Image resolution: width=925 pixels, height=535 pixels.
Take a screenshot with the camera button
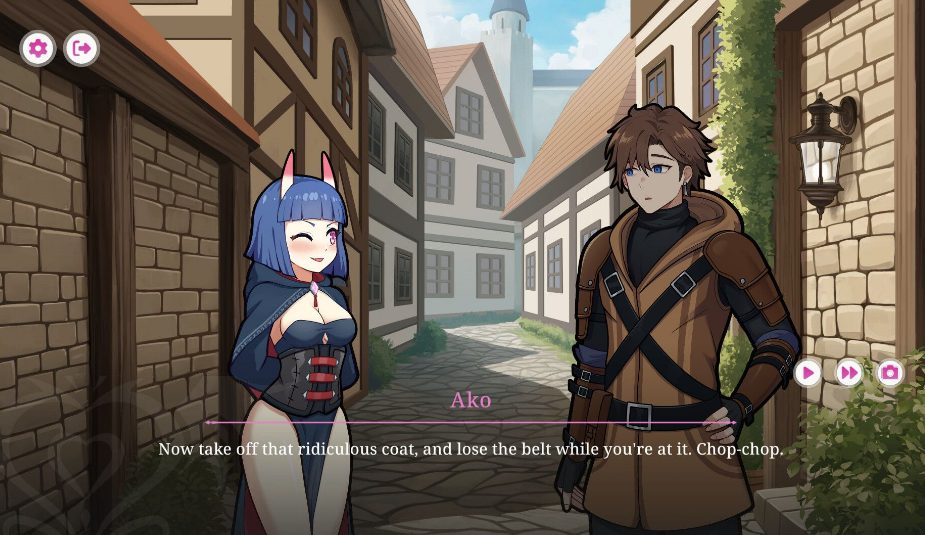(890, 373)
